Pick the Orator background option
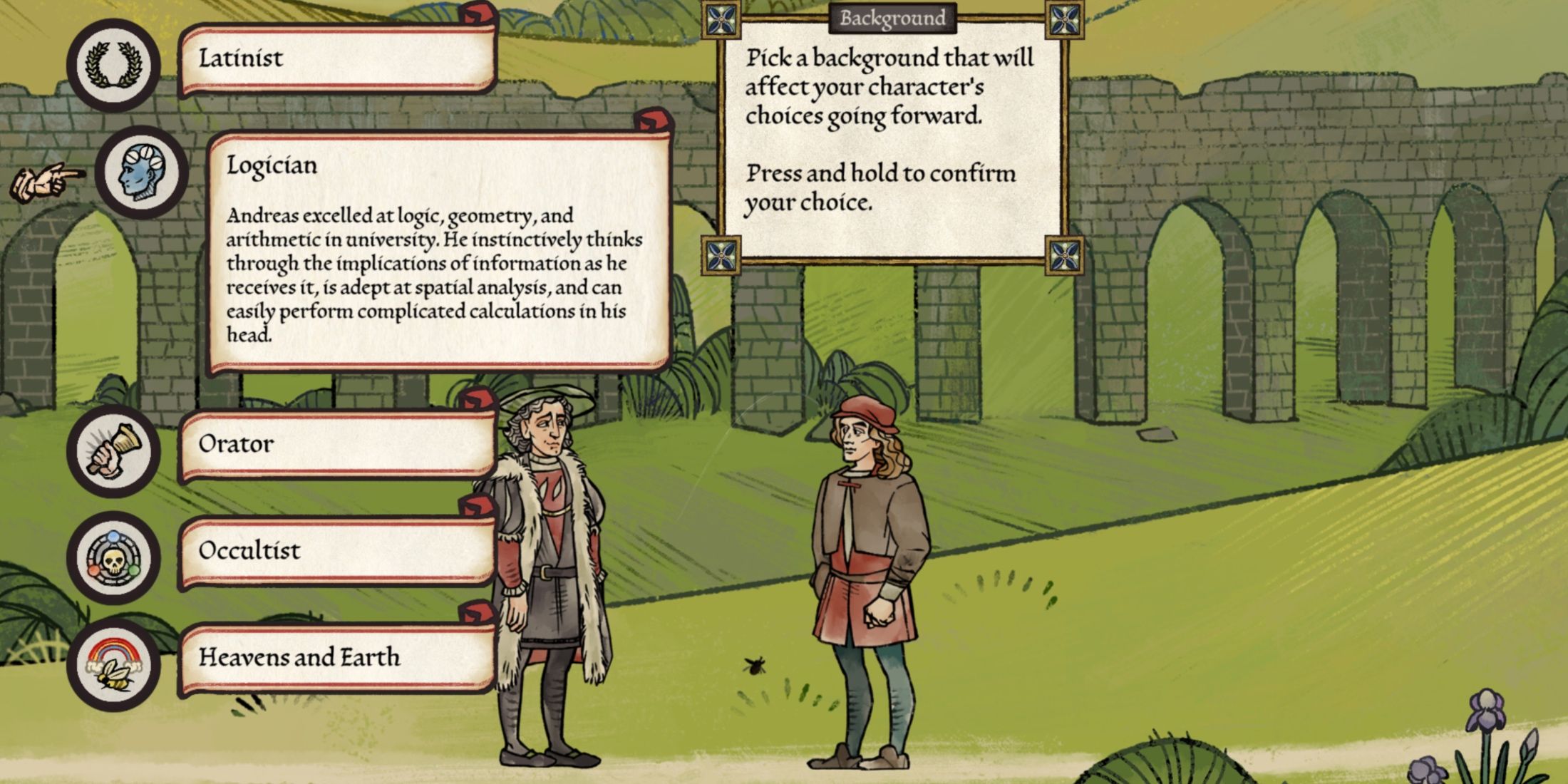The image size is (1568, 784). [336, 445]
